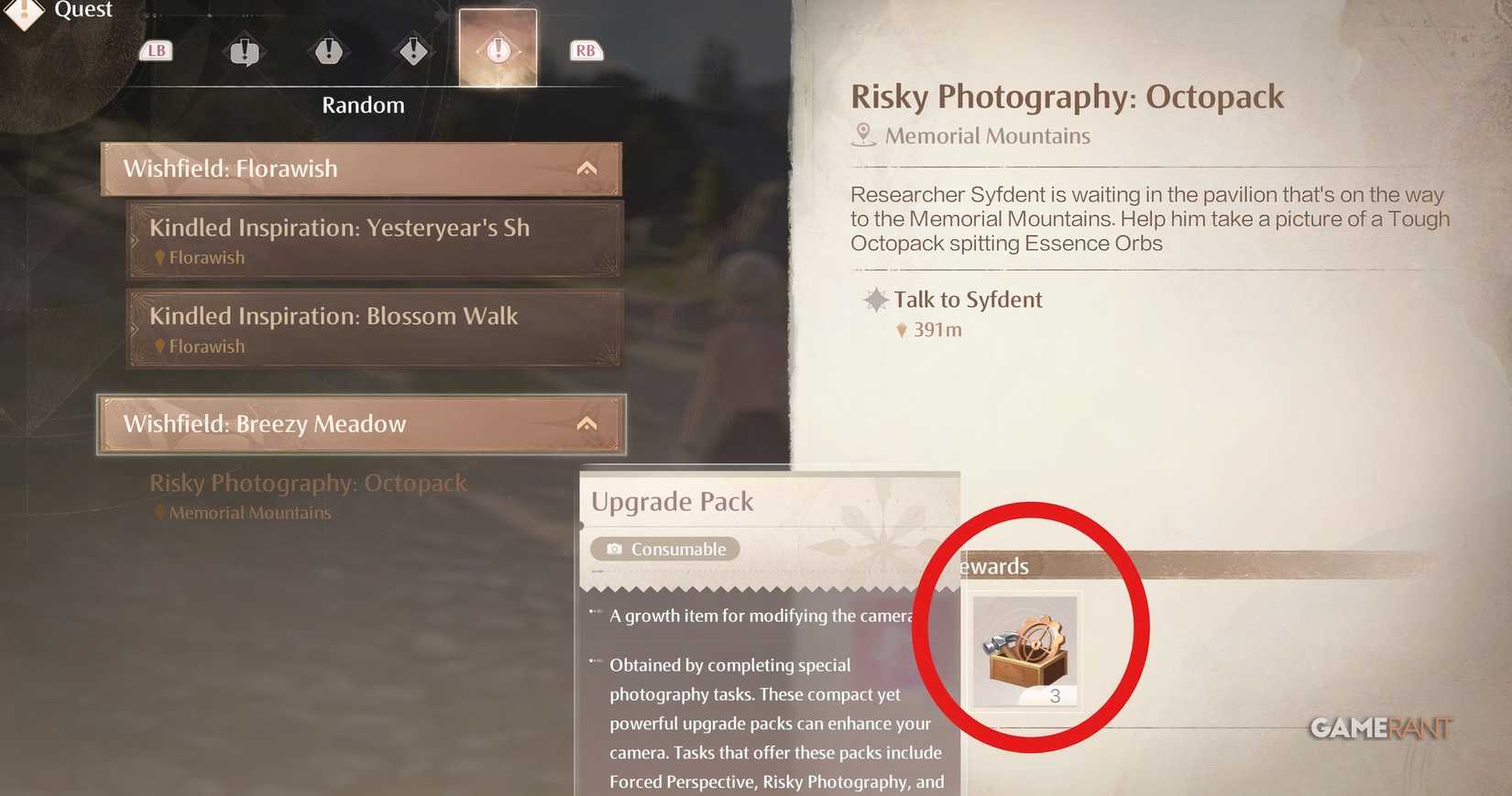Click the reward quantity badge showing 3
The image size is (1512, 796).
pos(1057,695)
